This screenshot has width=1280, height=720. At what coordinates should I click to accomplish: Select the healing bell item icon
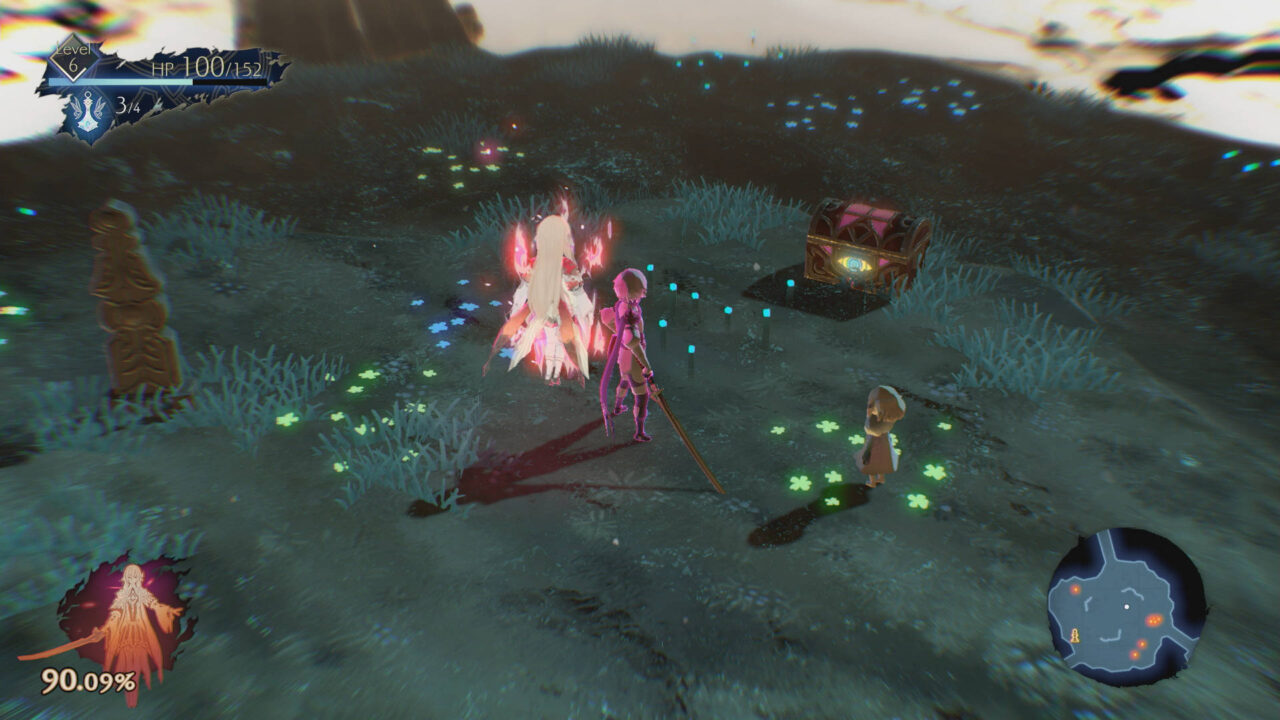(89, 112)
